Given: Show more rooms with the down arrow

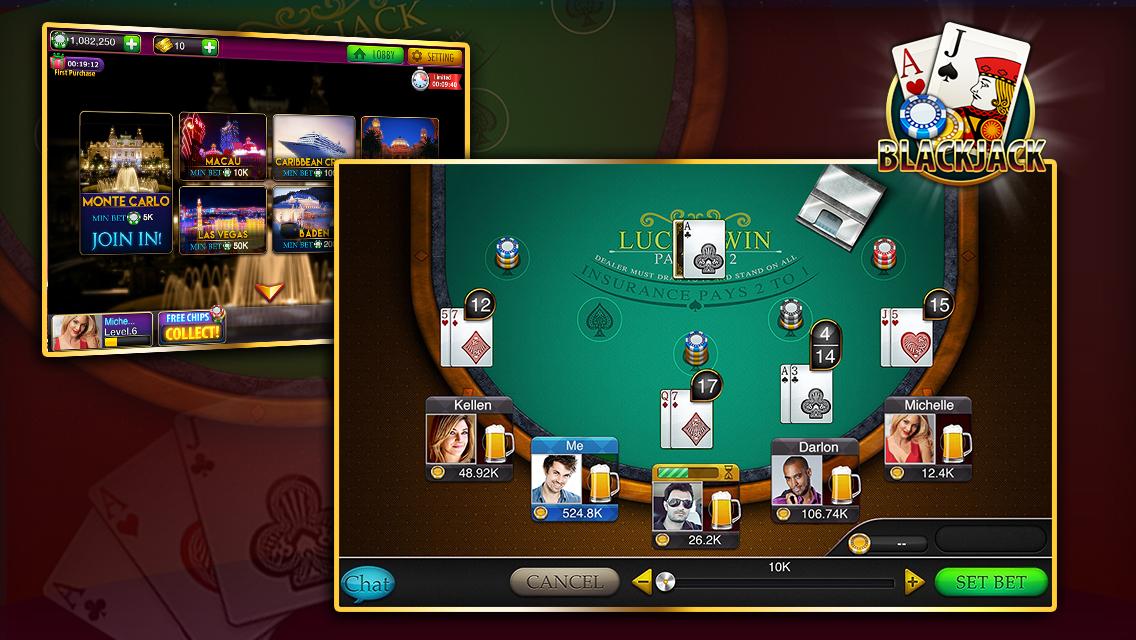Looking at the screenshot, I should point(266,291).
